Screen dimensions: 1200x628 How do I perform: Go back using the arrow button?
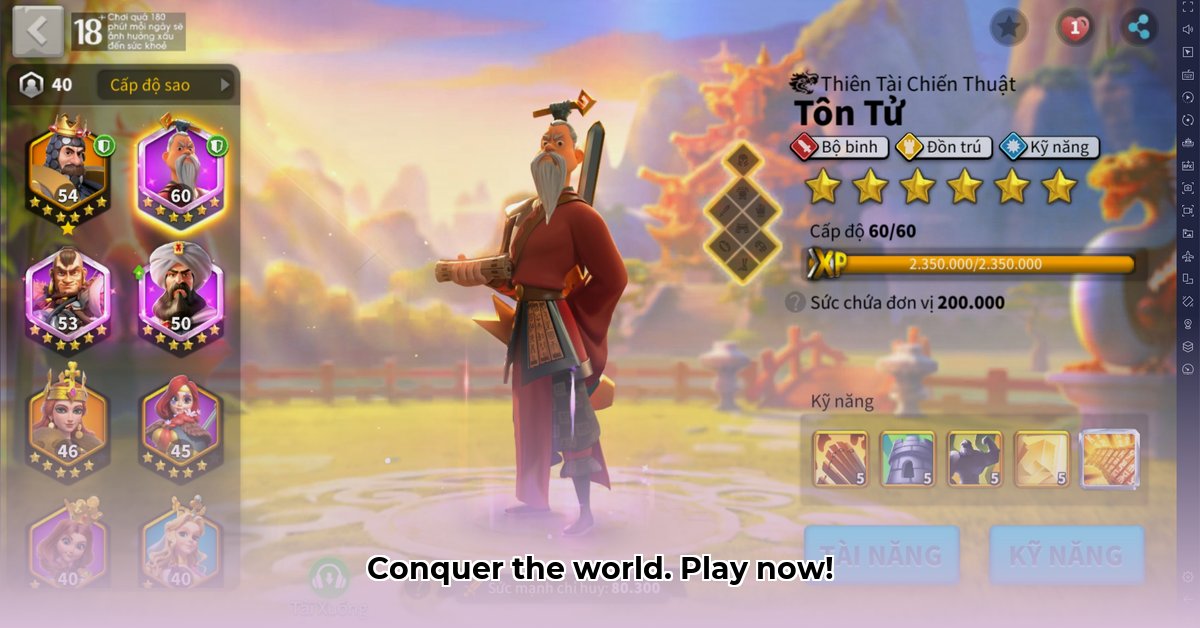(38, 30)
